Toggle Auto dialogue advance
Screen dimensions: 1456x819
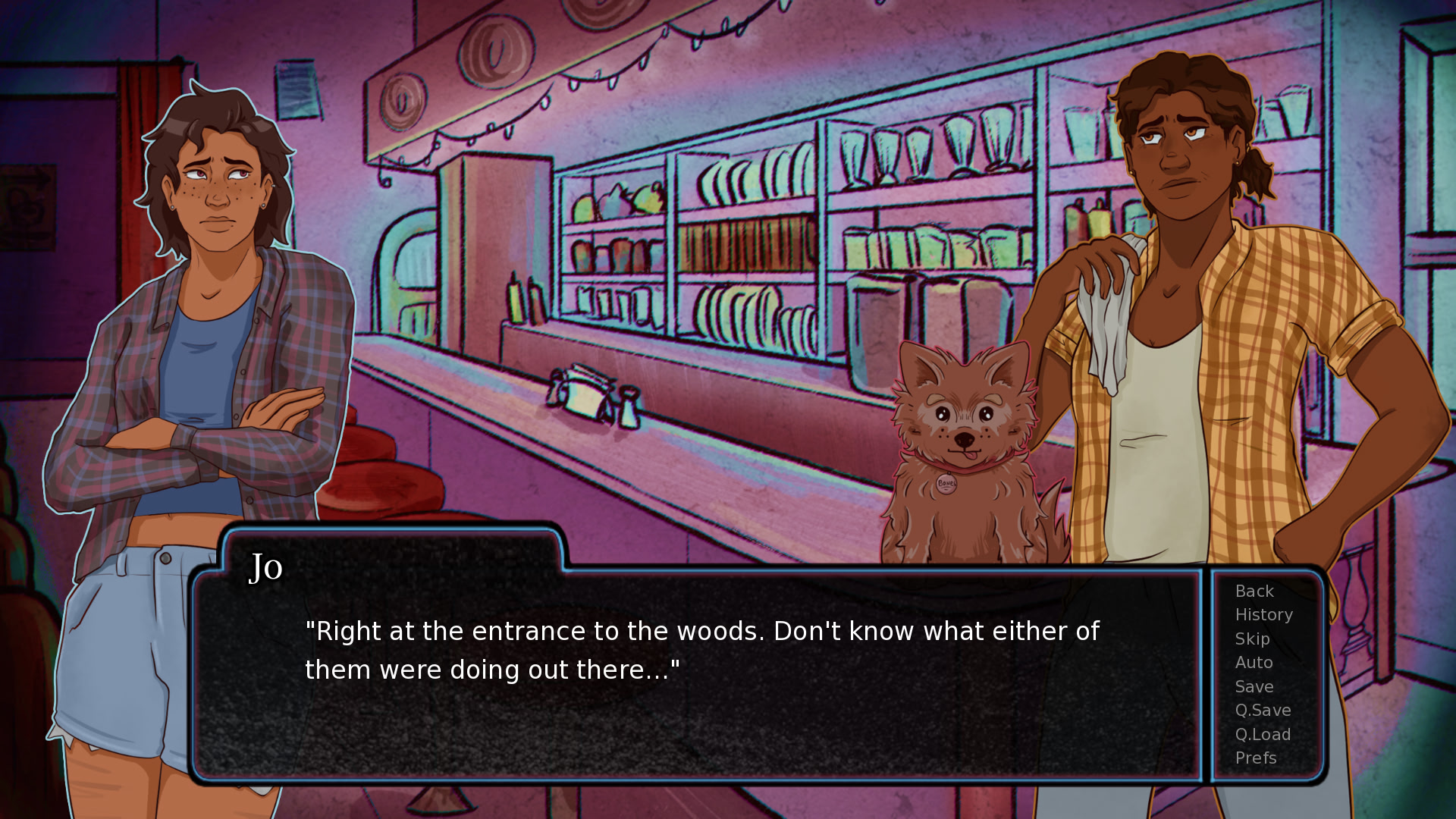click(1254, 663)
